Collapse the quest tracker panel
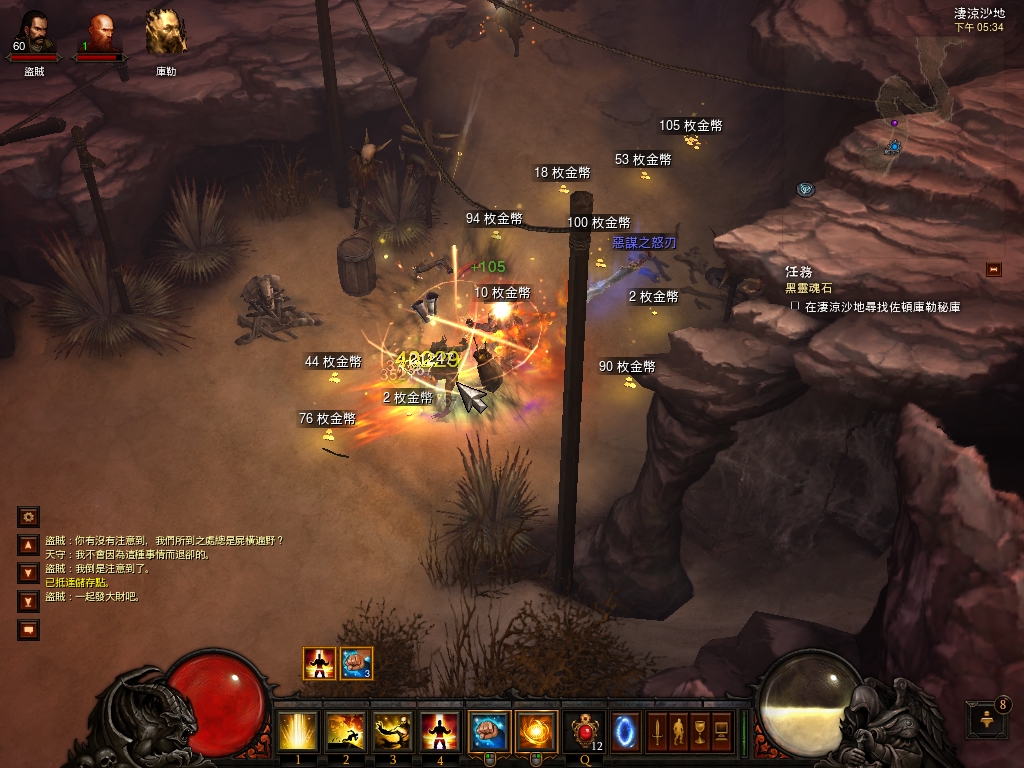 click(x=993, y=269)
